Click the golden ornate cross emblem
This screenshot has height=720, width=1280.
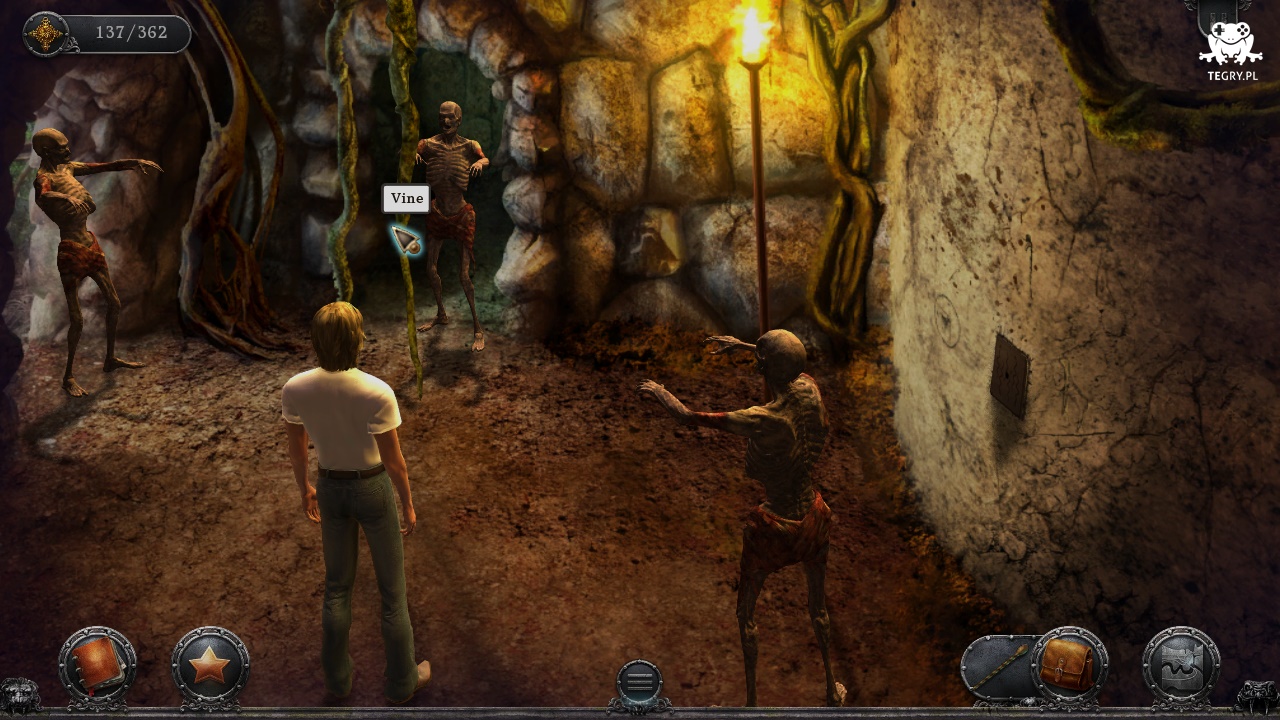click(x=46, y=34)
